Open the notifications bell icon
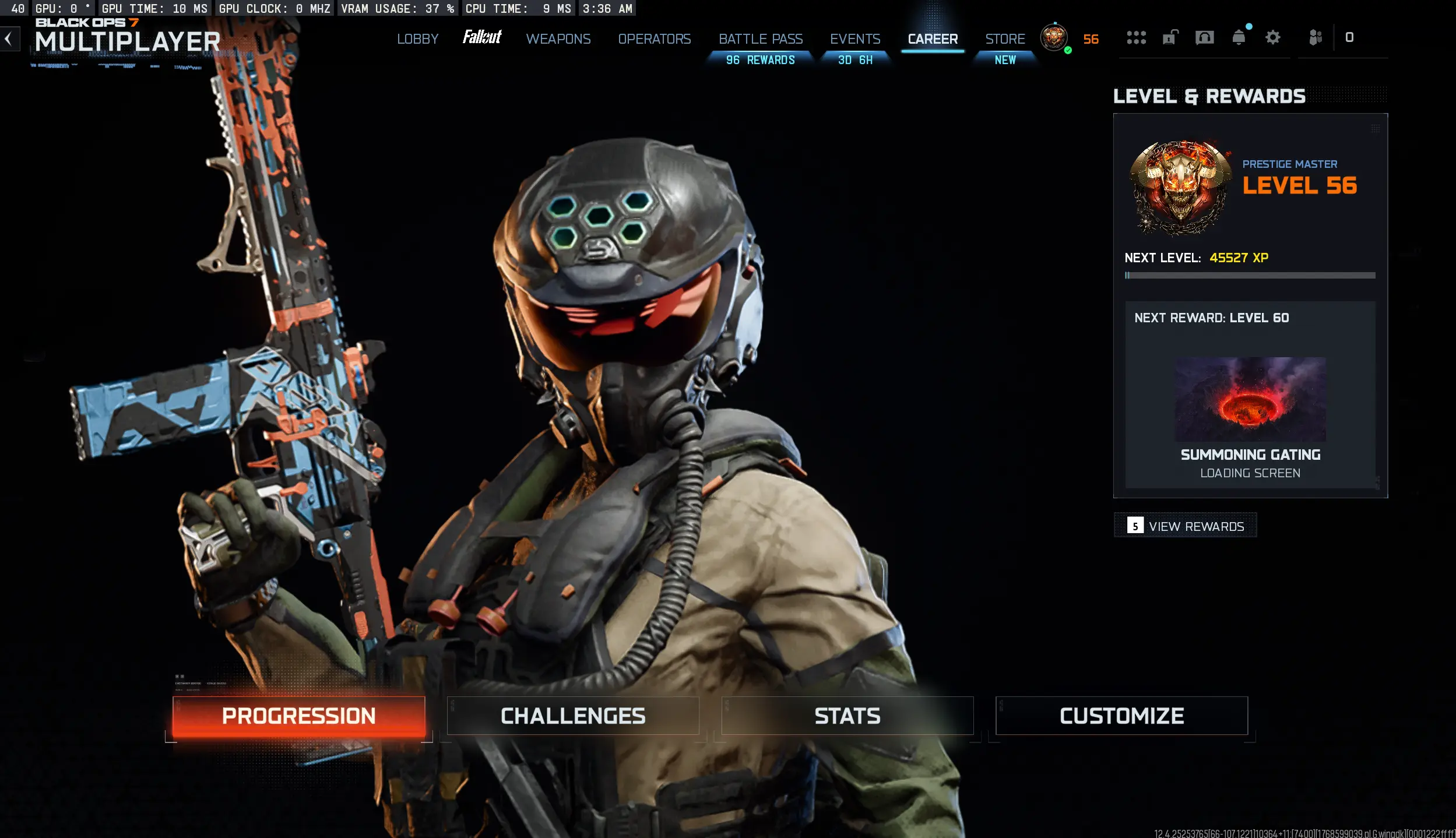Image resolution: width=1456 pixels, height=838 pixels. [x=1239, y=37]
